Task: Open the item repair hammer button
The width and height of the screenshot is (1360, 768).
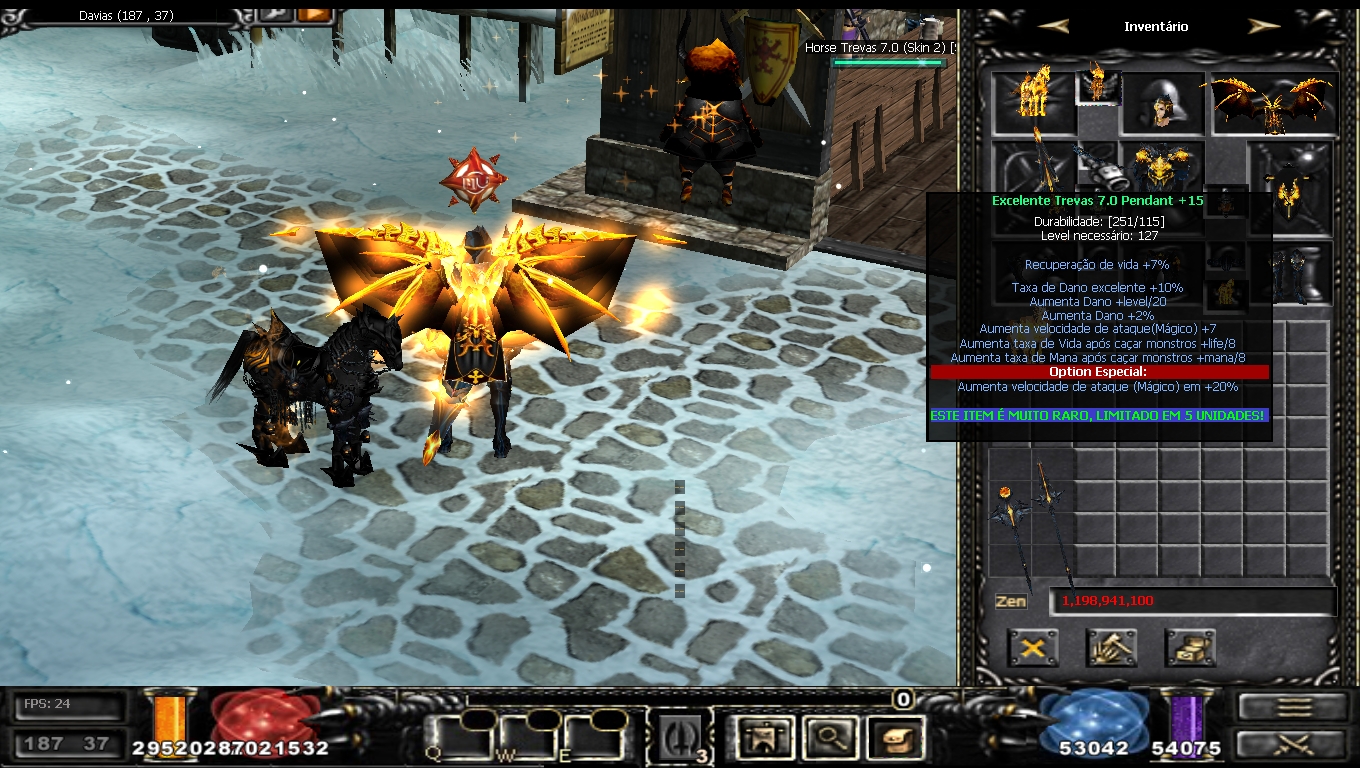Action: 1111,648
